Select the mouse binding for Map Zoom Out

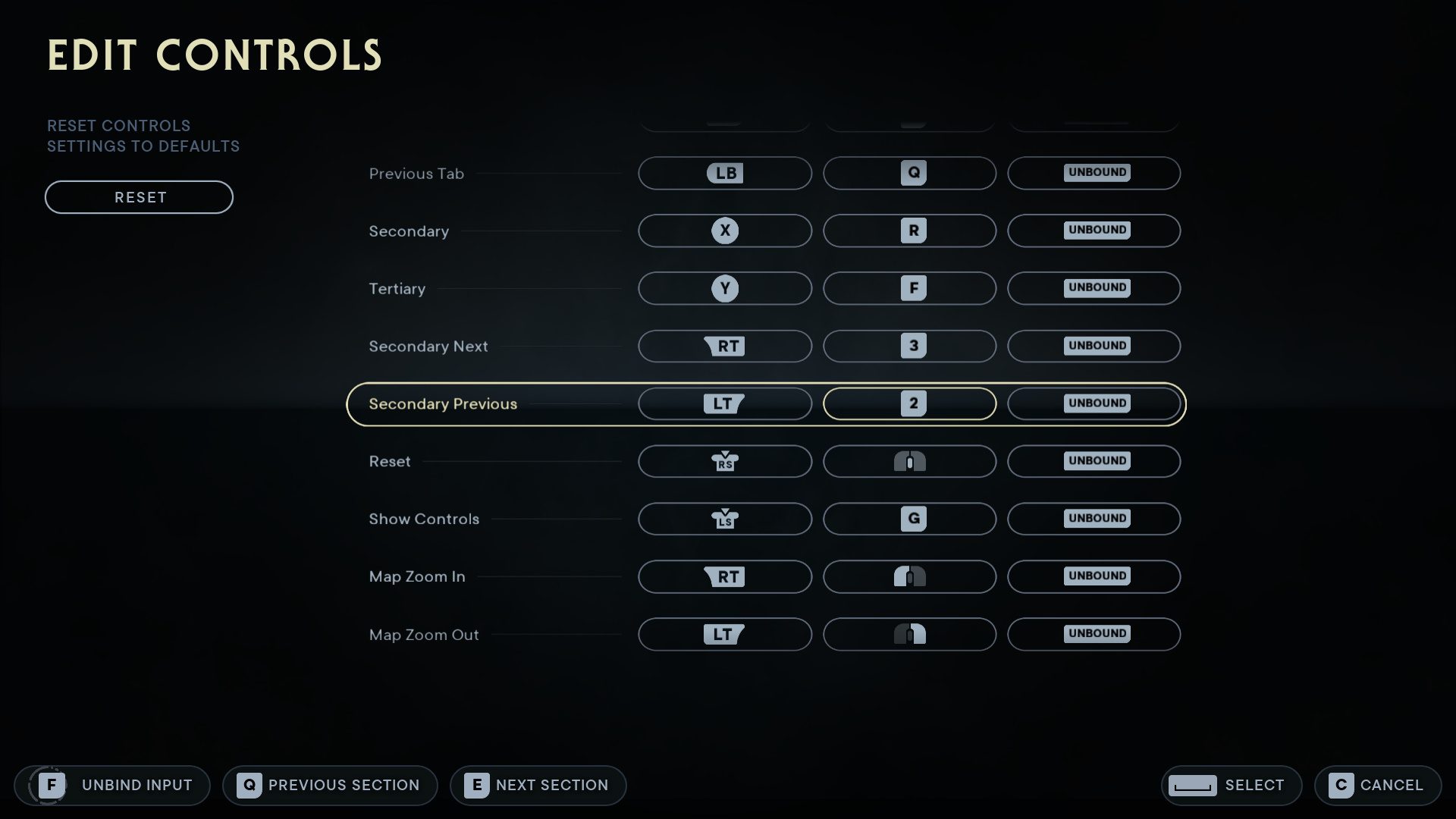coord(909,634)
